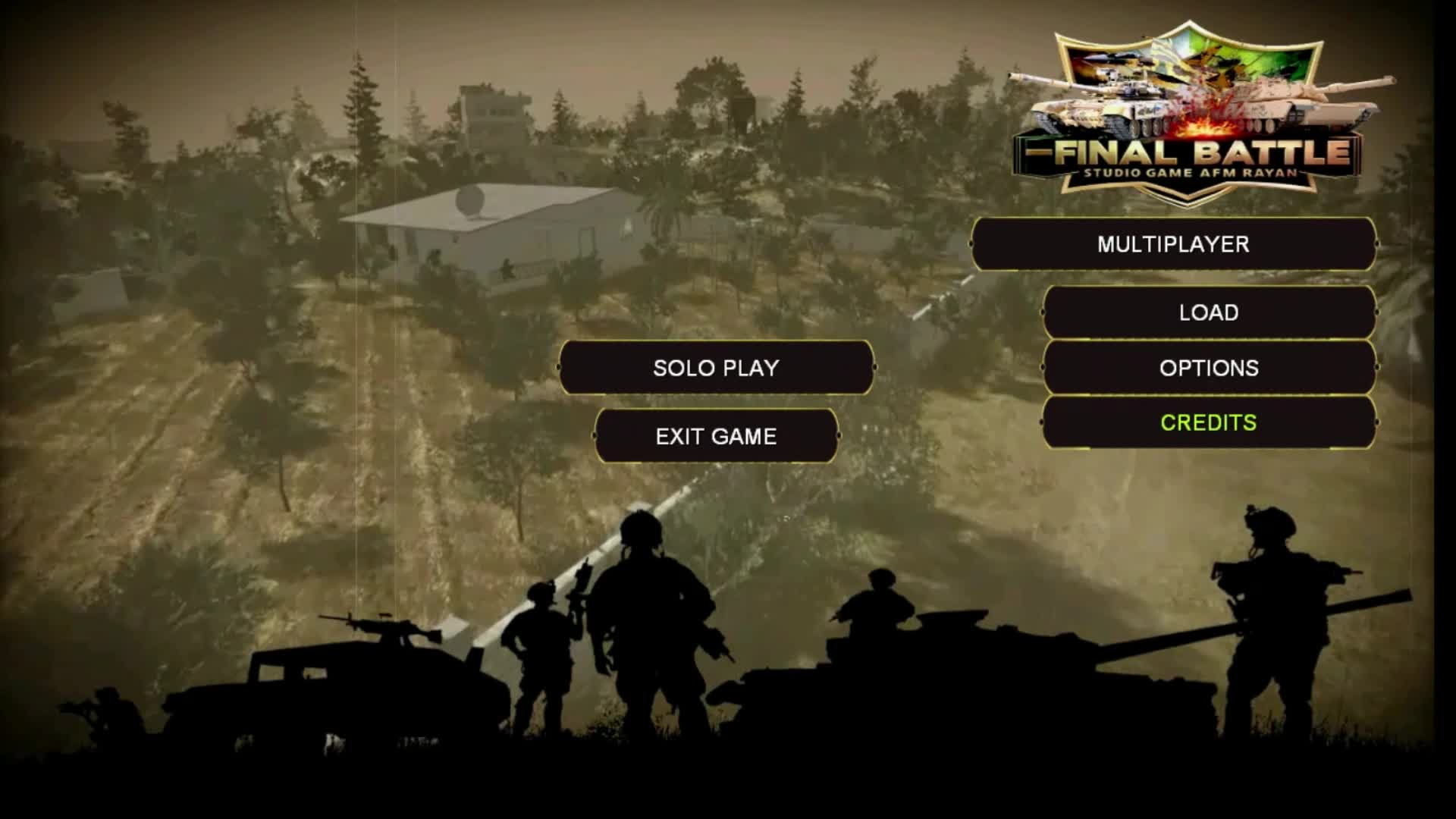Click the diamond marker right of the Load button
This screenshot has width=1456, height=819.
pyautogui.click(x=1376, y=312)
